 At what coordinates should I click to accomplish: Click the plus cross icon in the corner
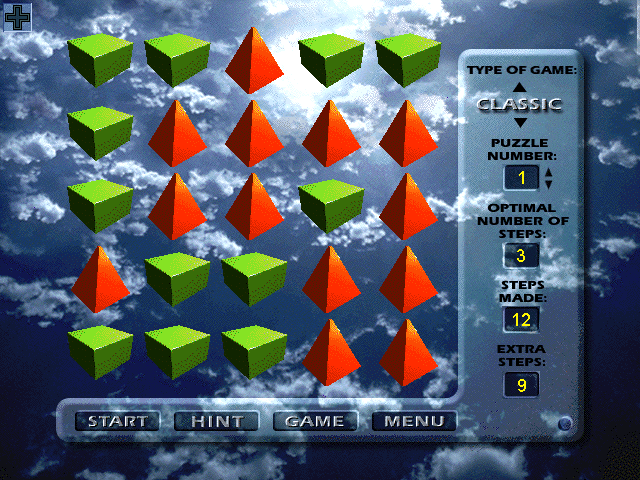(17, 16)
